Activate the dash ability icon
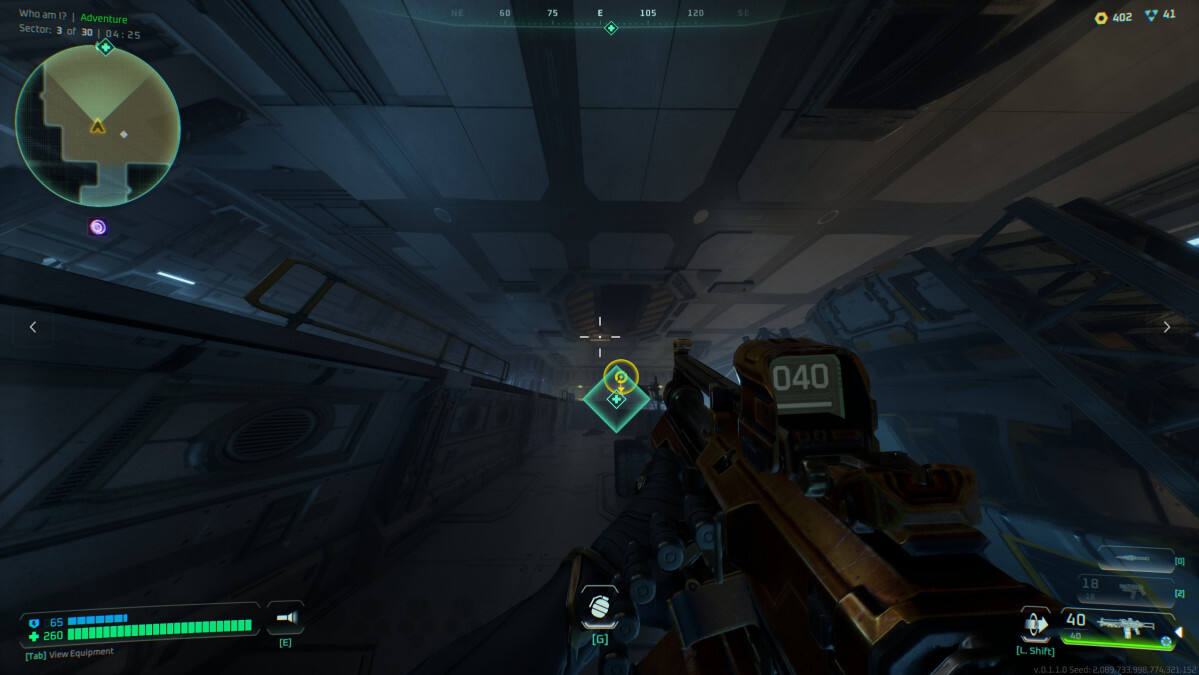 coord(1037,625)
